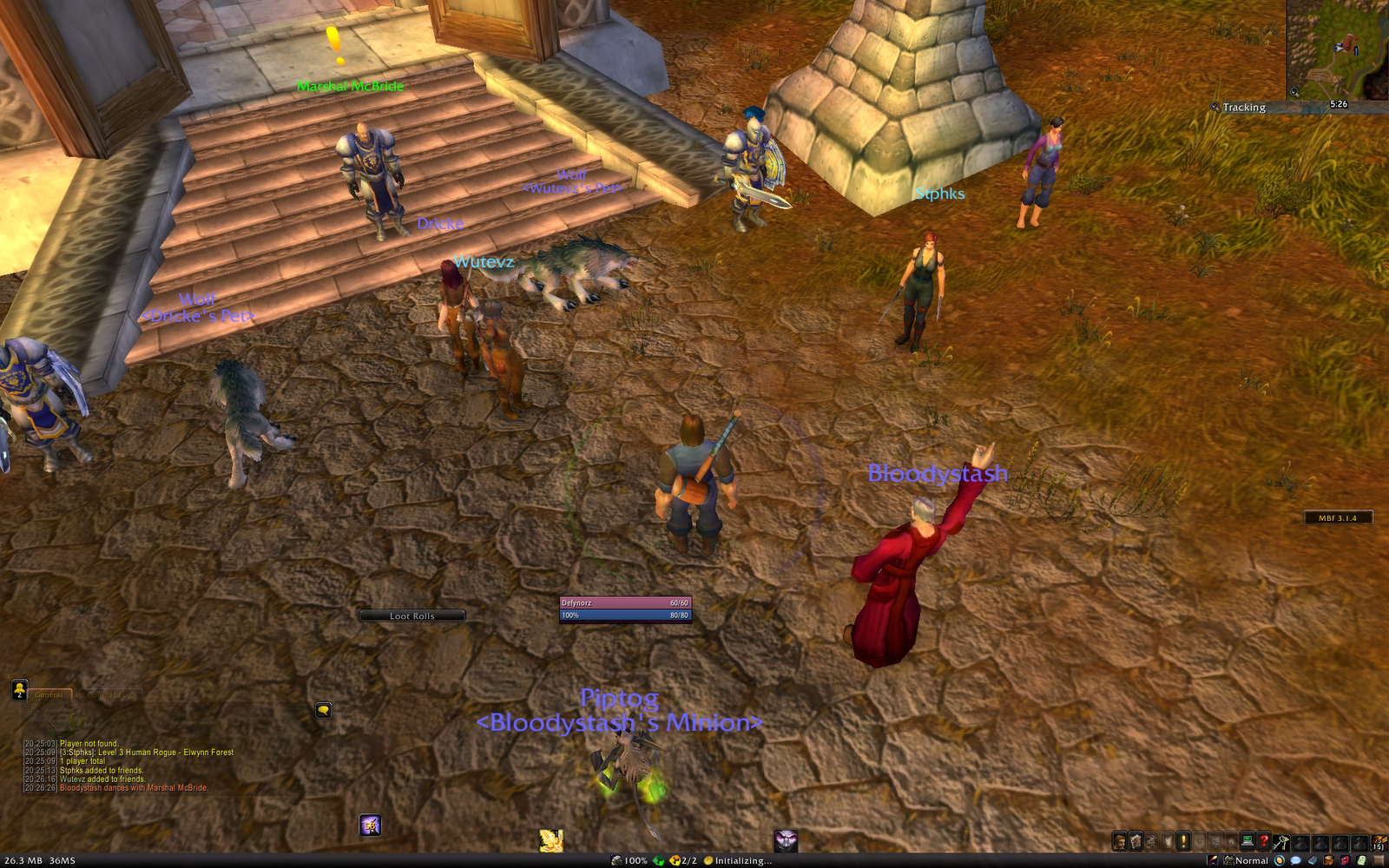The width and height of the screenshot is (1389, 868).
Task: Cast the Shadow Bolt ability icon
Action: [x=369, y=825]
